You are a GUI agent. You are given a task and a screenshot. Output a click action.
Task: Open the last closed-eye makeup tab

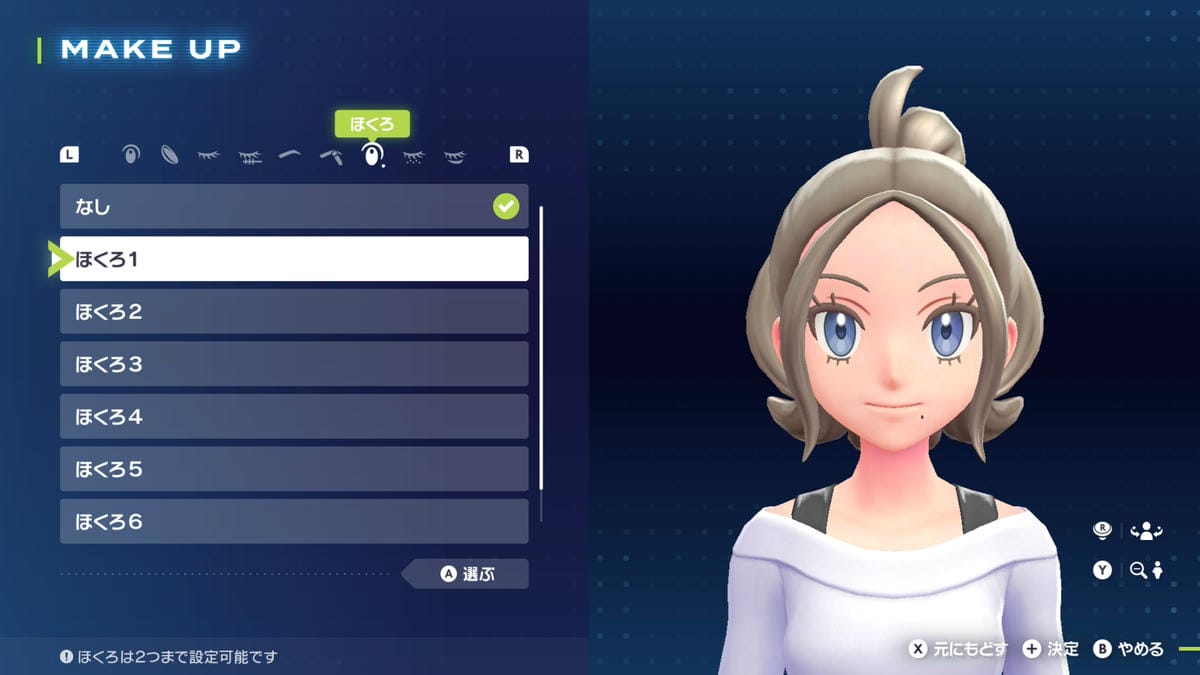coord(454,156)
